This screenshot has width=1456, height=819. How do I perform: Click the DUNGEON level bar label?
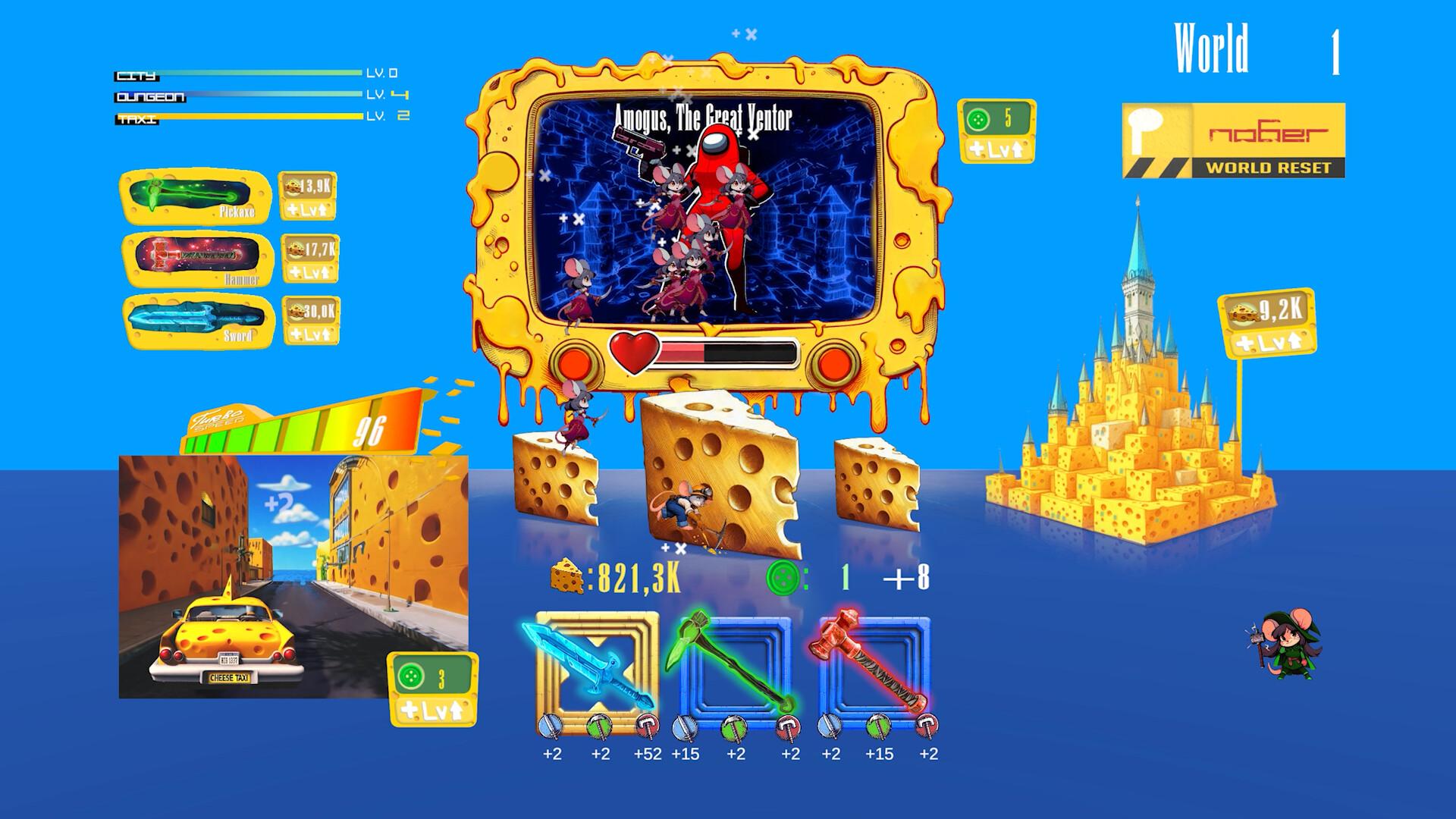150,96
